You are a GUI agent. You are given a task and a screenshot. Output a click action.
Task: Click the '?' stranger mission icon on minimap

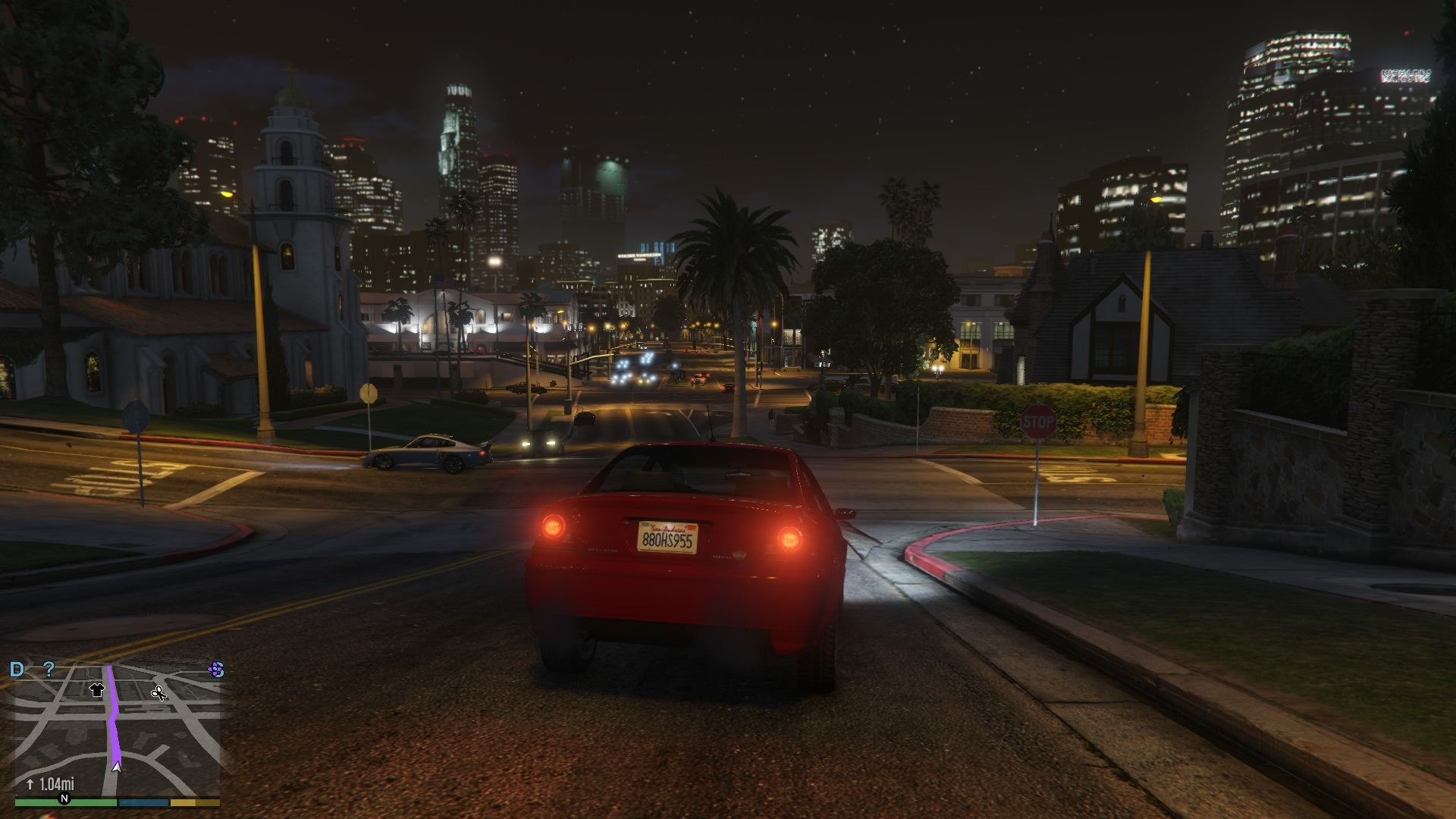[x=49, y=669]
